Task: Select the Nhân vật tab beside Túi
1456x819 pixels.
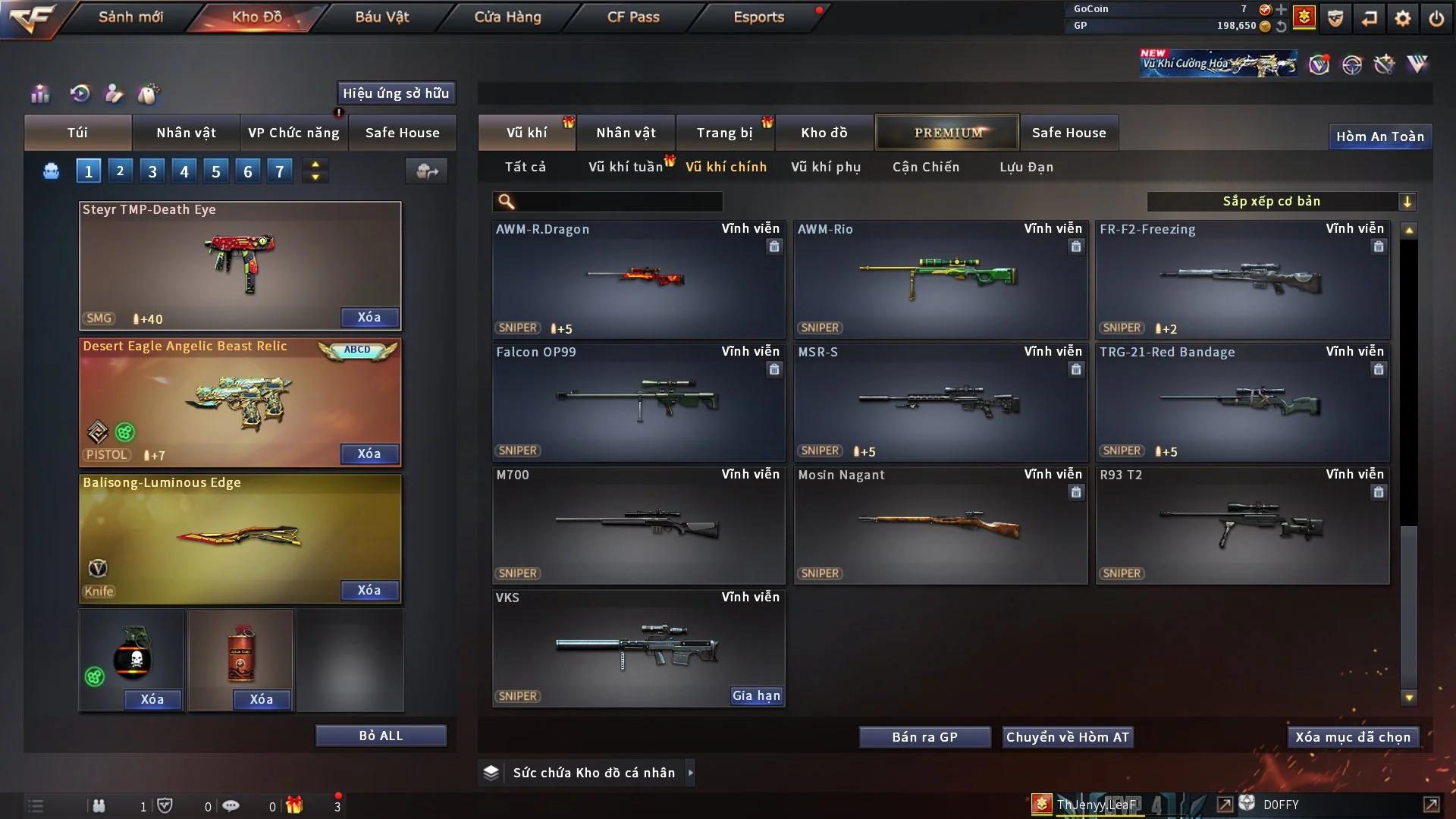Action: 186,133
